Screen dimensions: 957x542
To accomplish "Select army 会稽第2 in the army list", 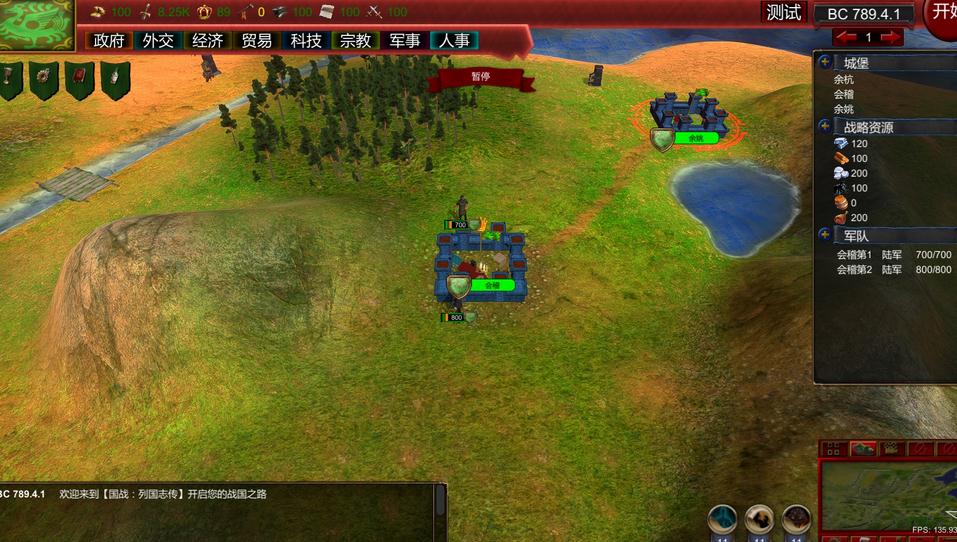I will coord(854,270).
